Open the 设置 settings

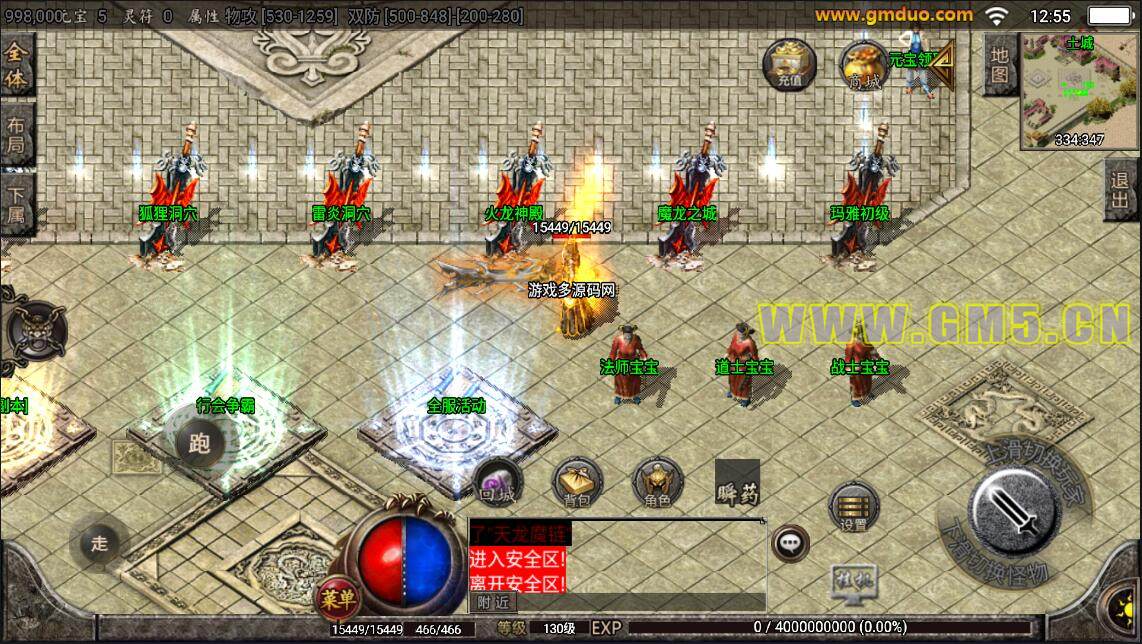click(853, 506)
